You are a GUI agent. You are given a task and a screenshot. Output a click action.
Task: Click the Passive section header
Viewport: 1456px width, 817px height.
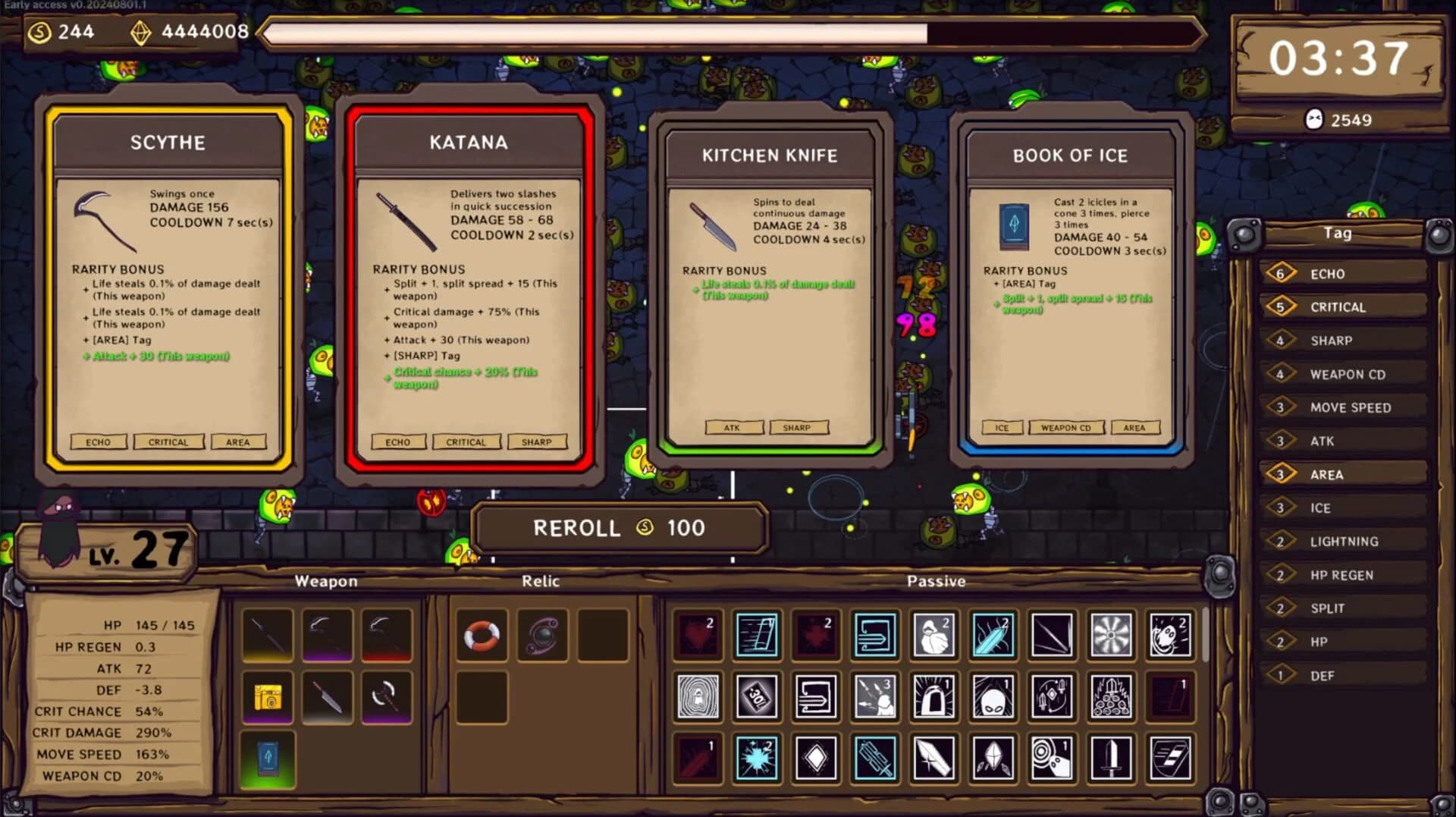click(x=937, y=582)
